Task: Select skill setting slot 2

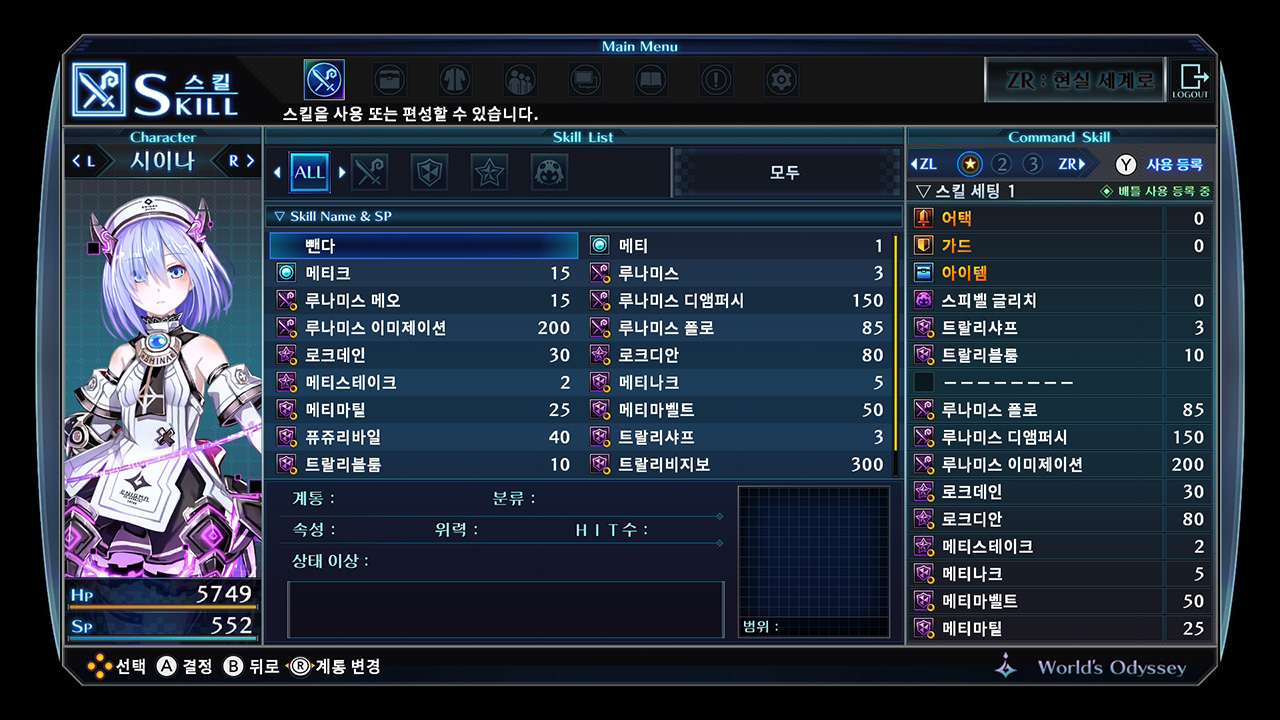Action: pos(1002,162)
